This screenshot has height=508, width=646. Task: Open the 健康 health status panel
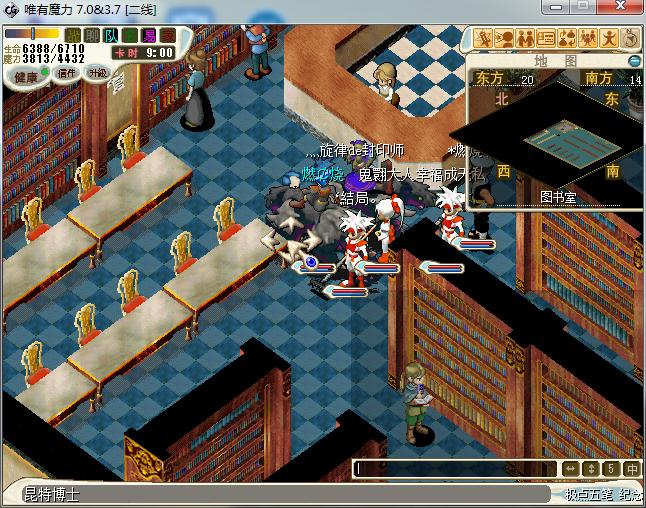click(26, 77)
